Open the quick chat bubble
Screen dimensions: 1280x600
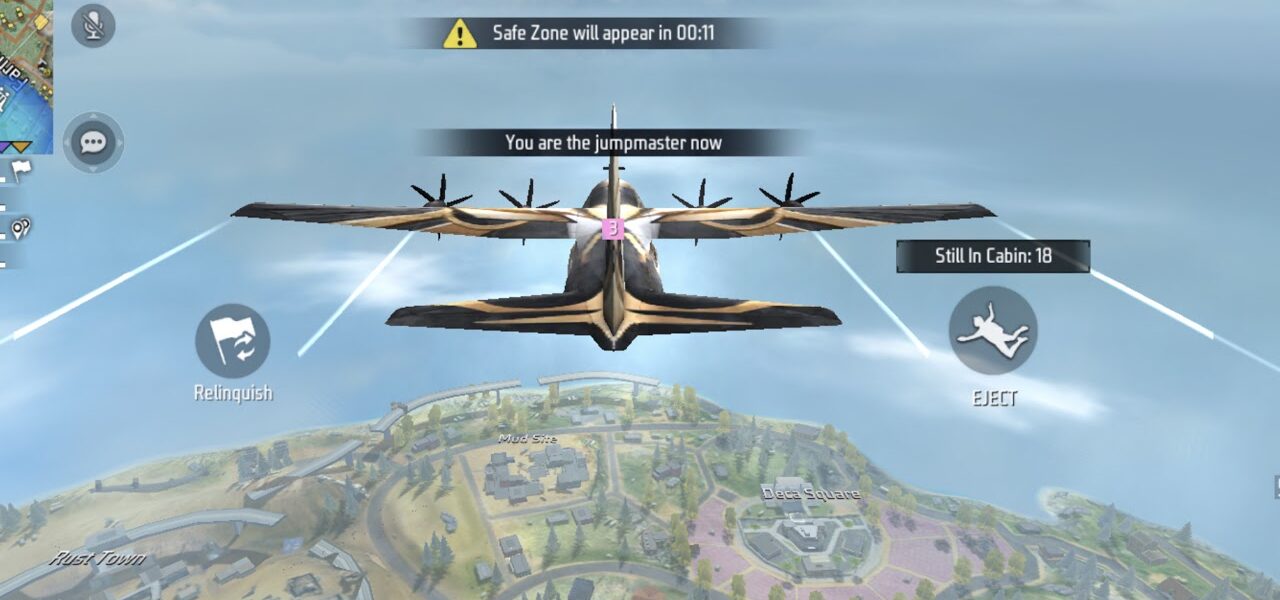click(93, 143)
